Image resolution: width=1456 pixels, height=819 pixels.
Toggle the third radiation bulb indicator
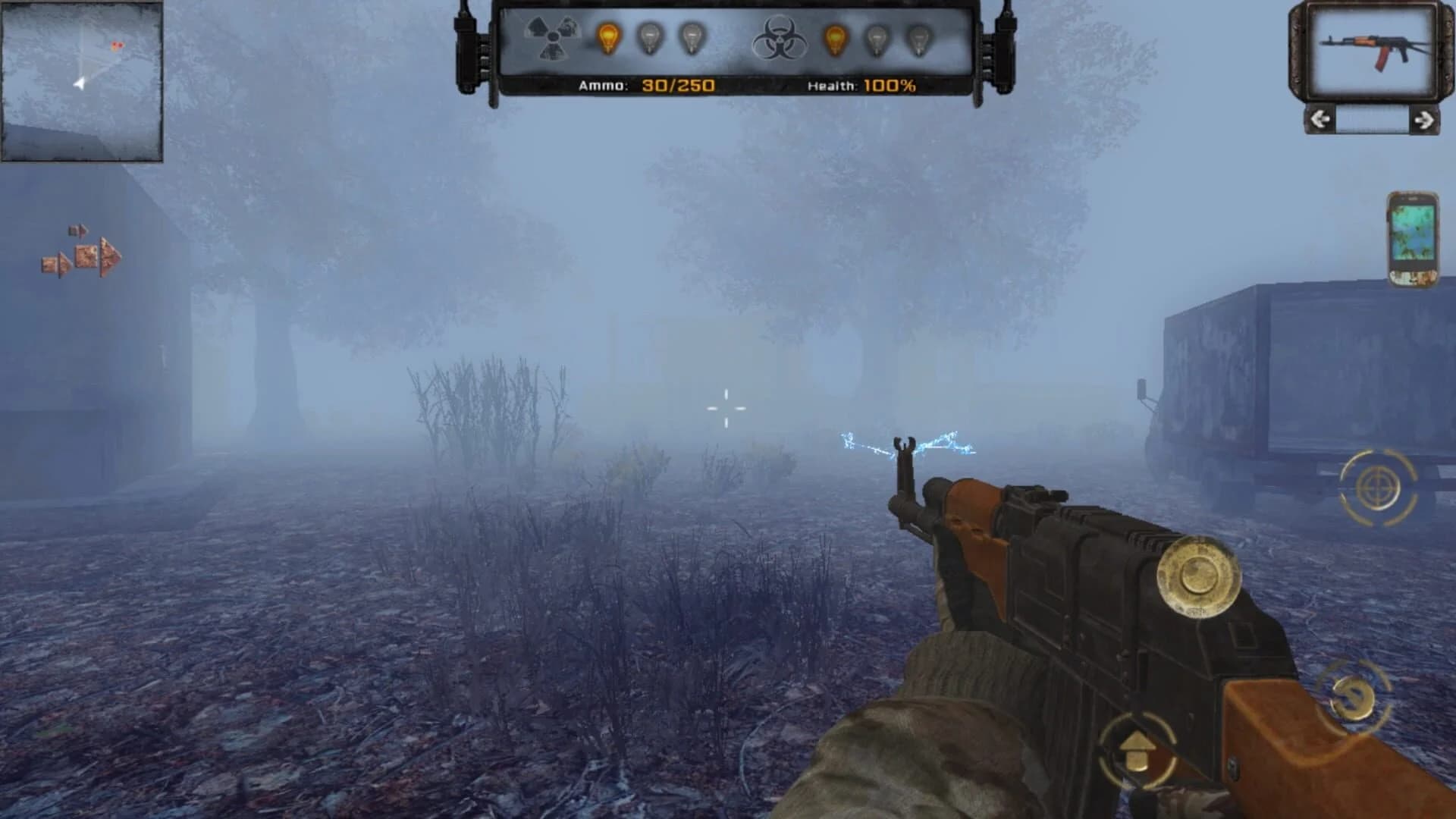click(x=692, y=36)
